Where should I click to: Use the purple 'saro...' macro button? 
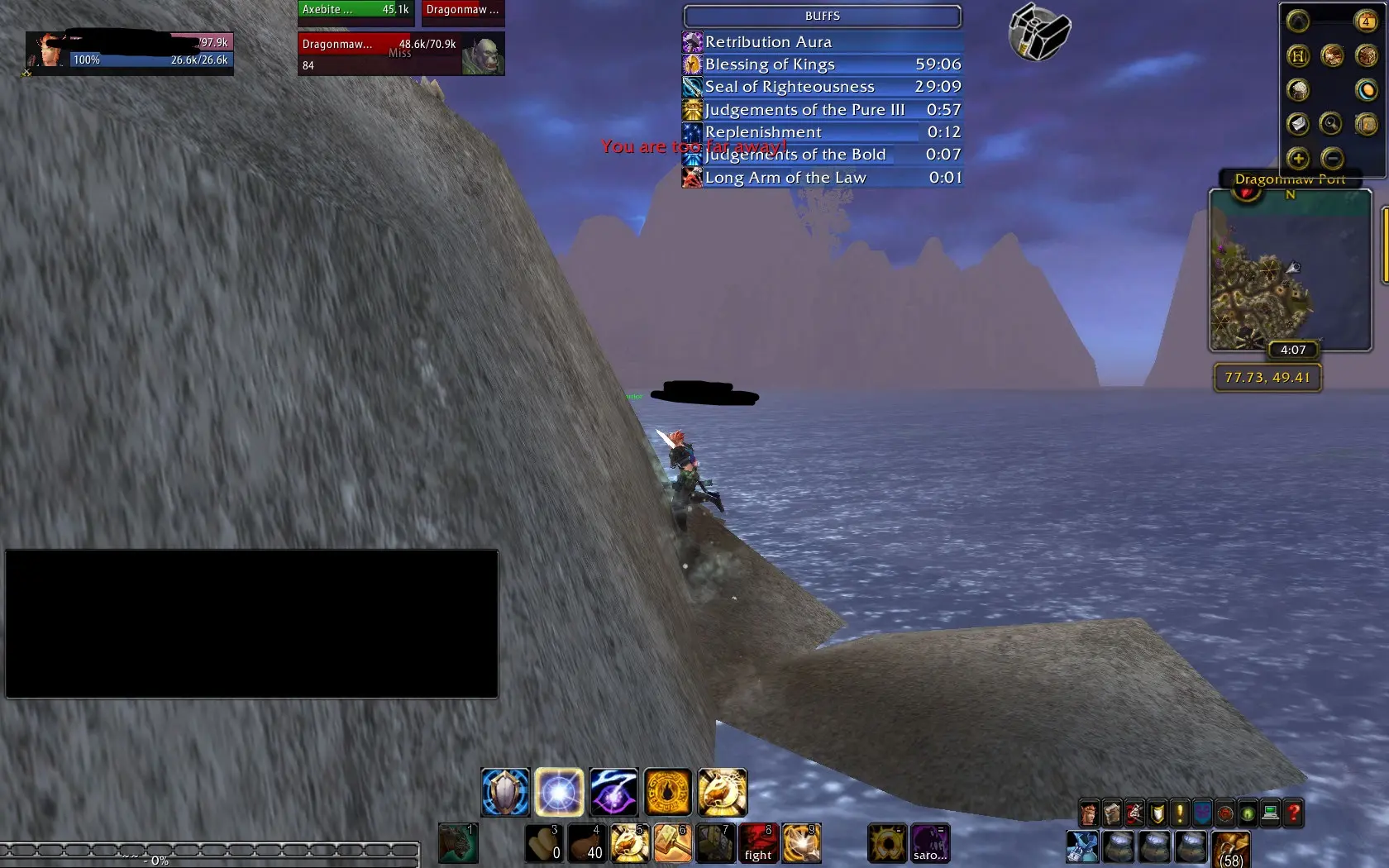[x=929, y=843]
